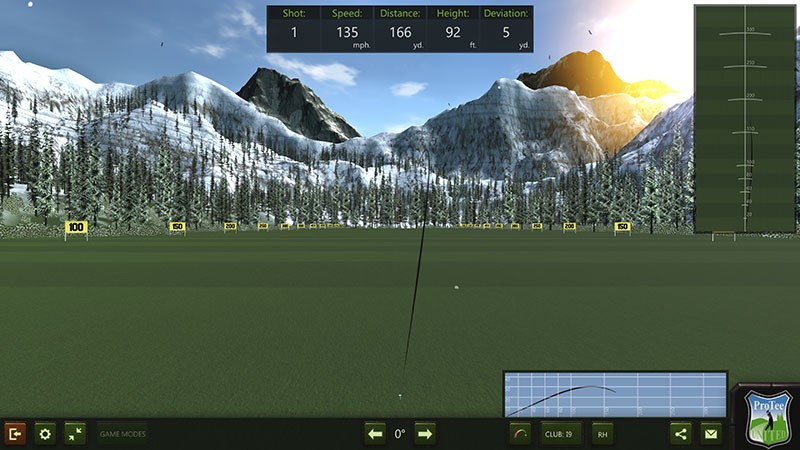Open the envelope email button
Screen dimensions: 800x450
(x=711, y=433)
